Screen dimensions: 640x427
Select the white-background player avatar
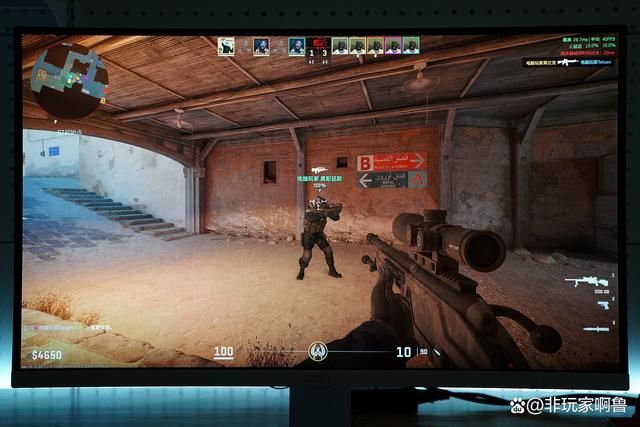pyautogui.click(x=226, y=46)
